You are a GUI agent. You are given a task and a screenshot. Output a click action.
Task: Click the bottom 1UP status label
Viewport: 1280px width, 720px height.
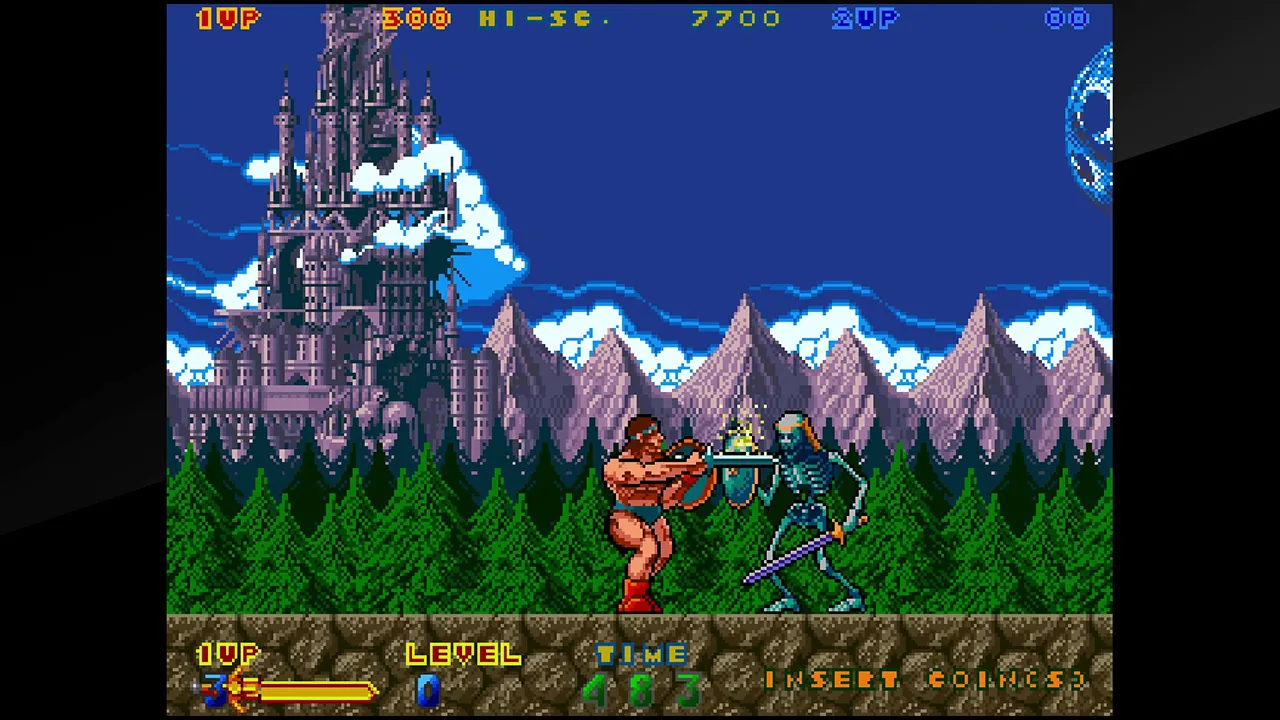[x=228, y=655]
